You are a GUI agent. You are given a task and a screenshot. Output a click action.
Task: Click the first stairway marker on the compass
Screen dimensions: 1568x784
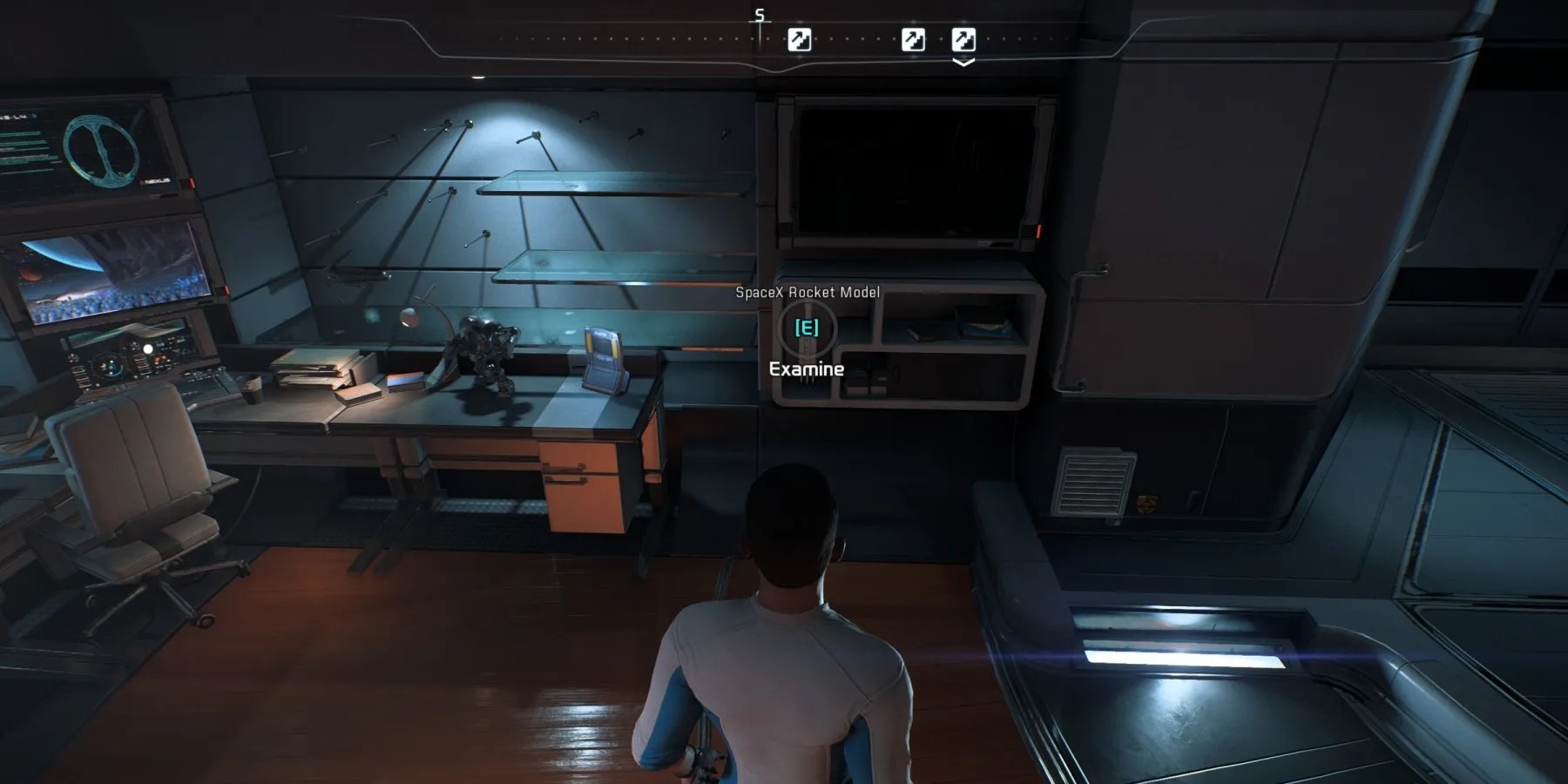[800, 39]
